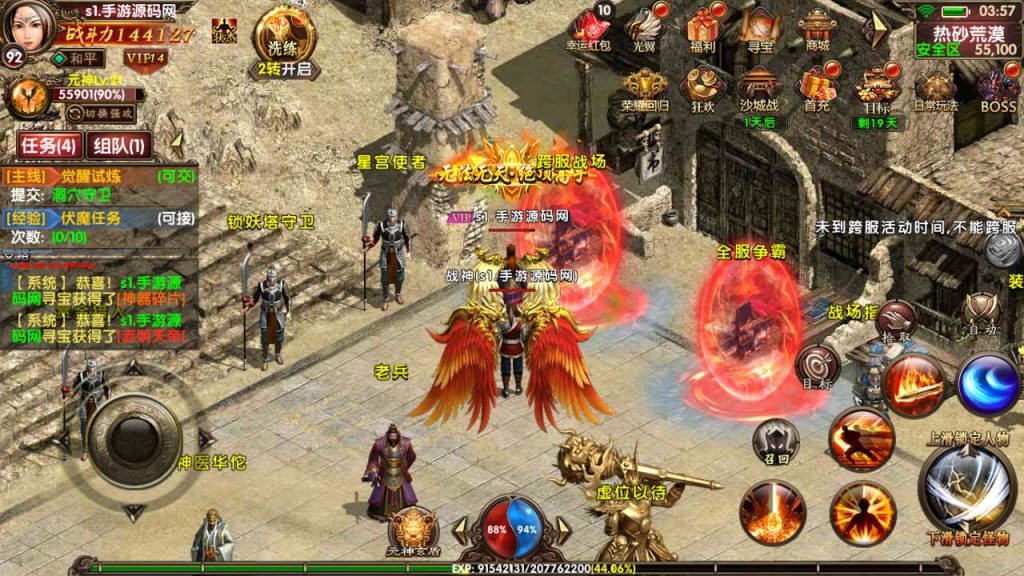Activate the blue crescent wave skill
Screen dimensions: 1024x576
coord(988,384)
